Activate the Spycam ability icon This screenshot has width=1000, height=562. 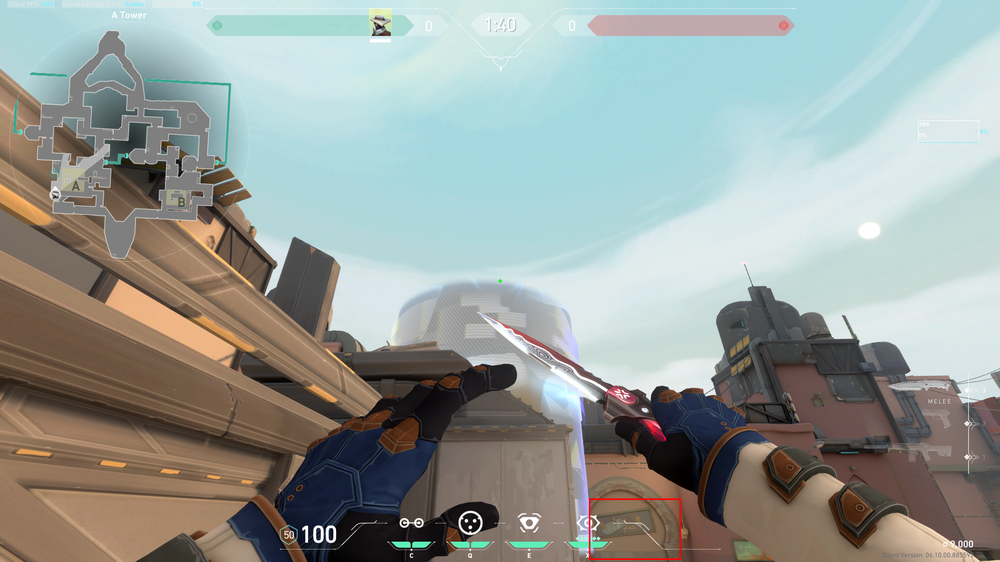point(528,522)
